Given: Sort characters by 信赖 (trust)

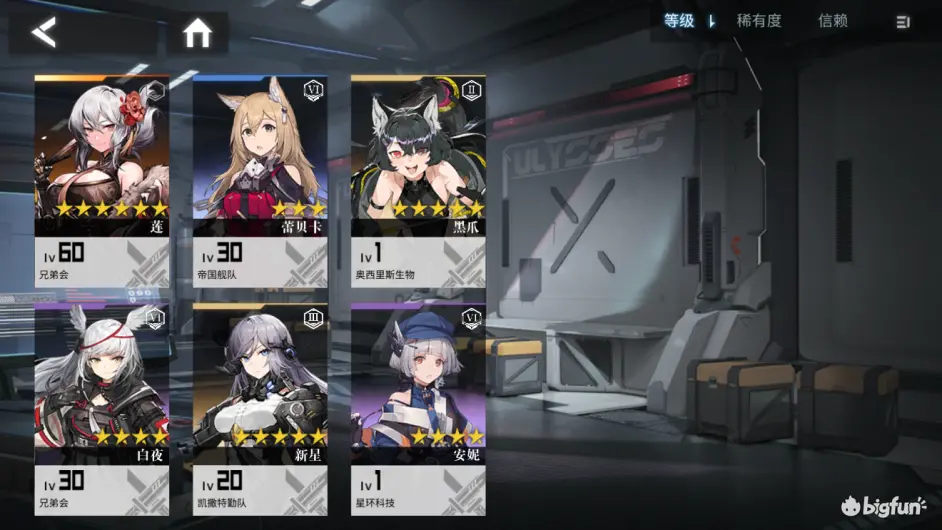Looking at the screenshot, I should [x=833, y=21].
